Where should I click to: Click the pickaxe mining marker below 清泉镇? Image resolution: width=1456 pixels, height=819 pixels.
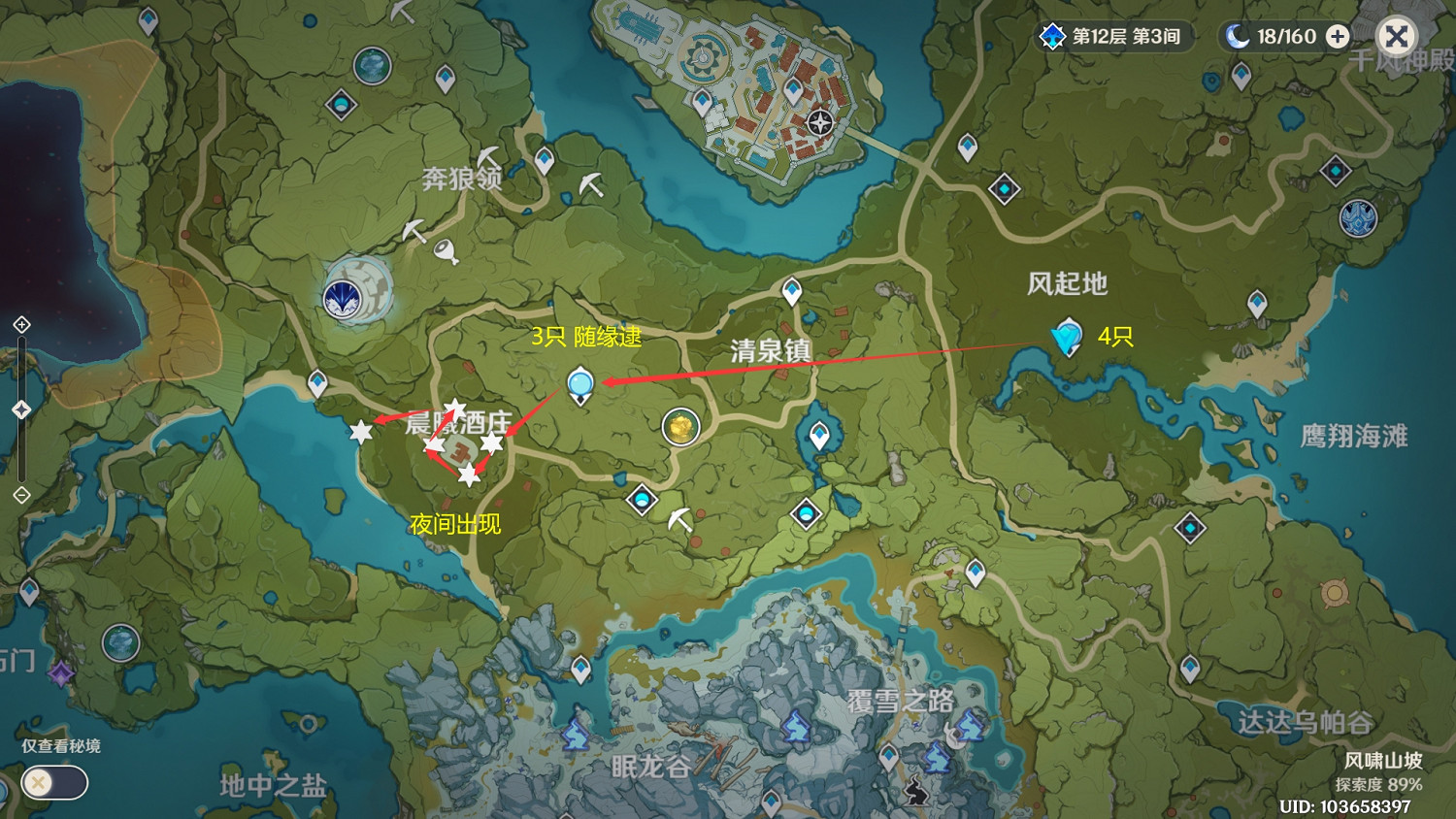pyautogui.click(x=679, y=517)
